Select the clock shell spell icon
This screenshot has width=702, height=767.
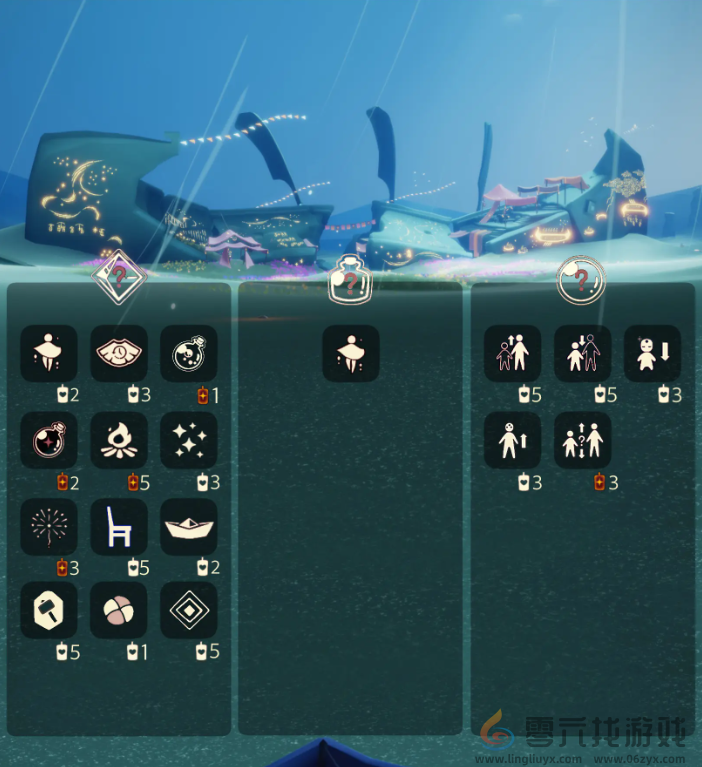[x=119, y=353]
